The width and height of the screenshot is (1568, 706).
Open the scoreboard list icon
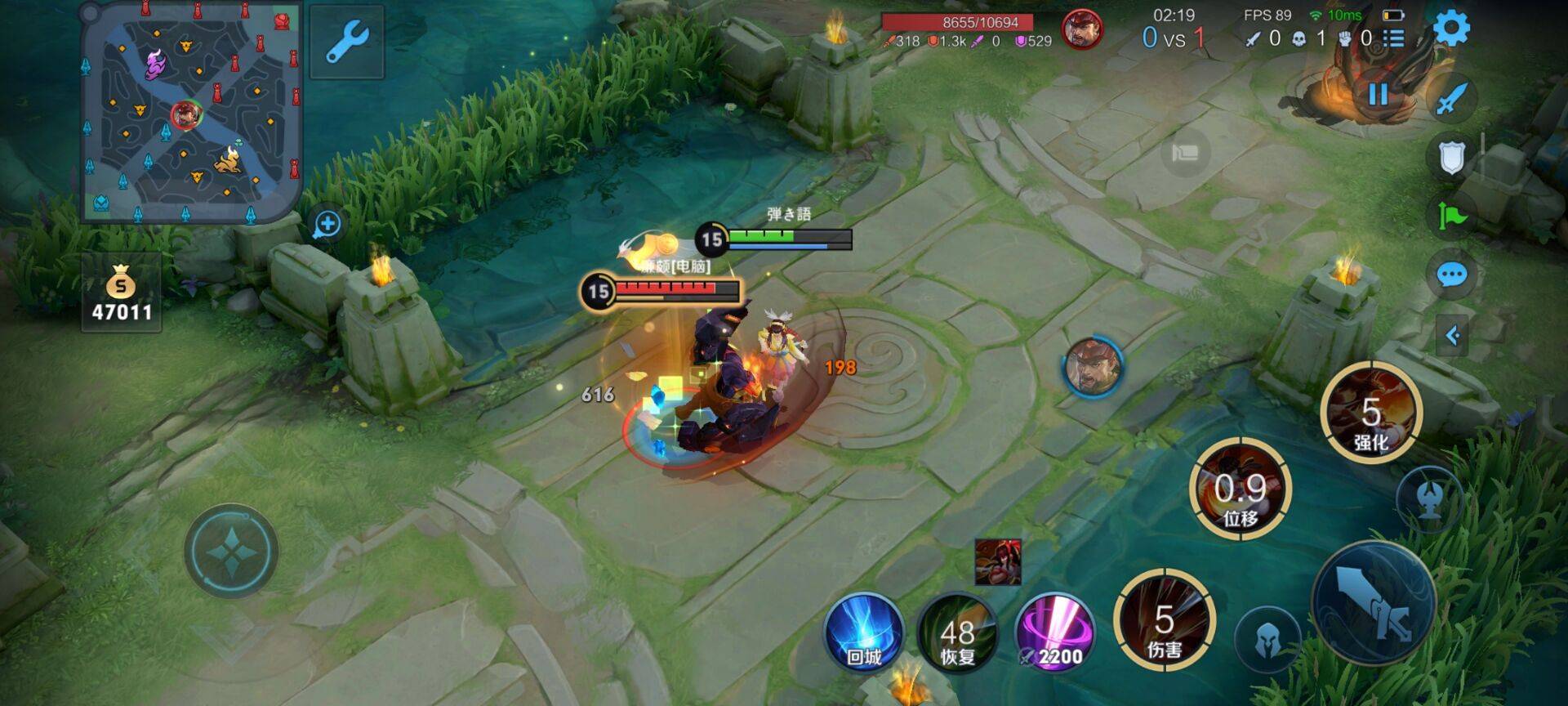[1393, 38]
